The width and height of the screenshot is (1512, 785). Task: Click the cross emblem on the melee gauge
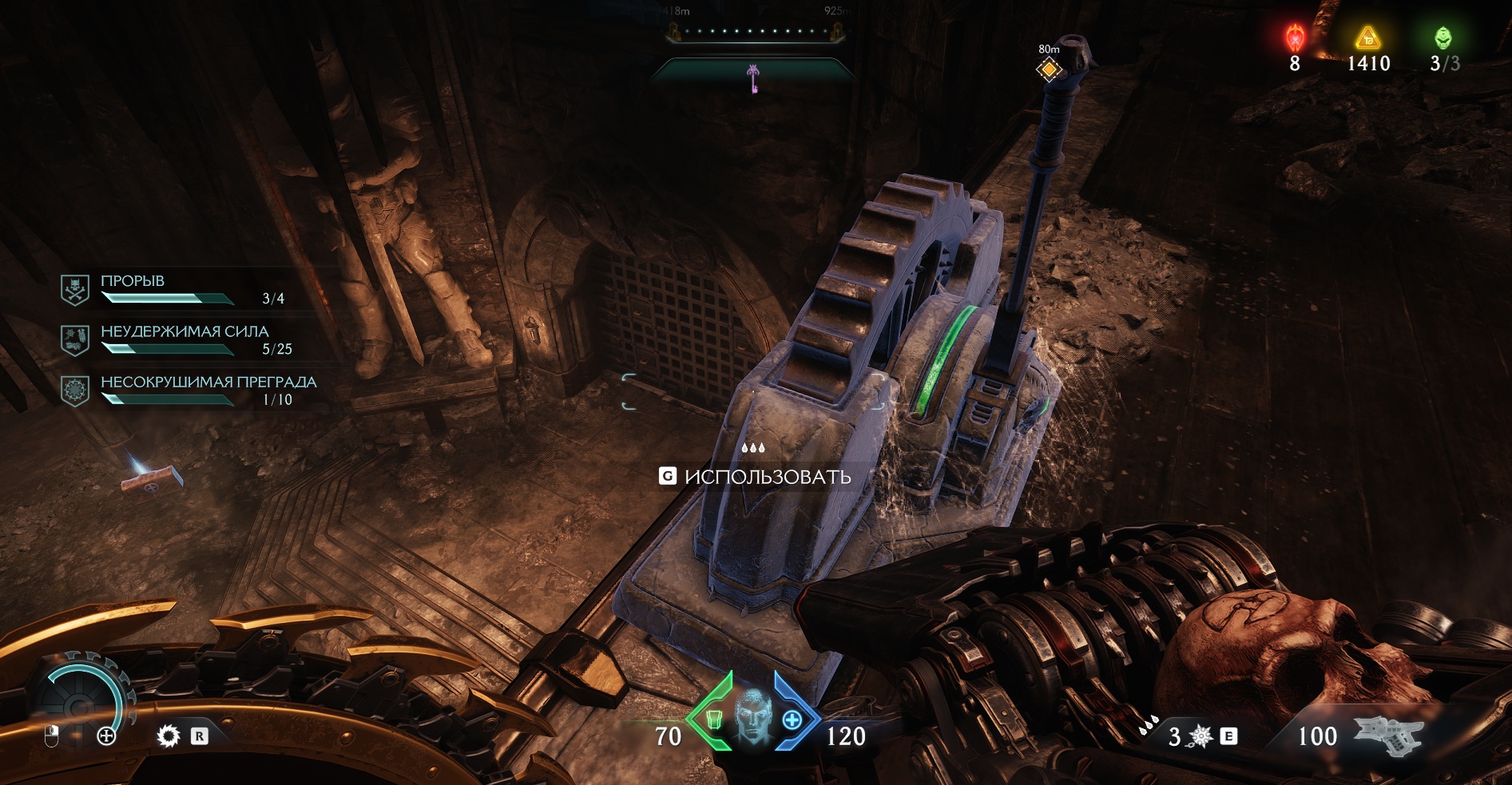pyautogui.click(x=106, y=735)
